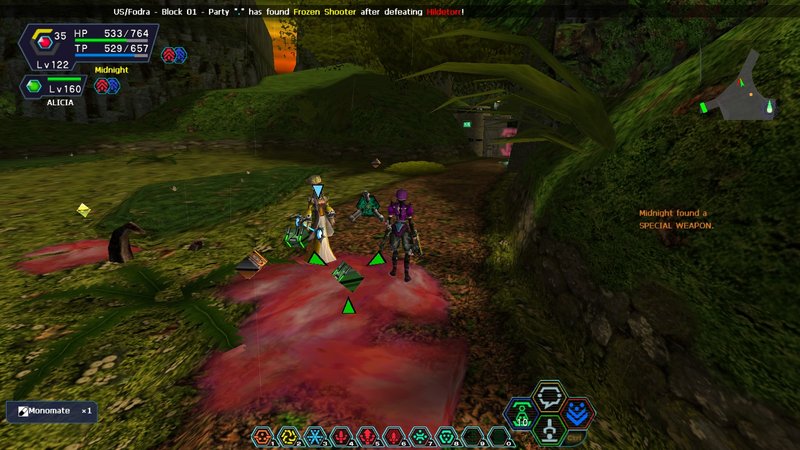Cast the blue snowflake technique in slot 3
This screenshot has height=450, width=800.
(315, 436)
